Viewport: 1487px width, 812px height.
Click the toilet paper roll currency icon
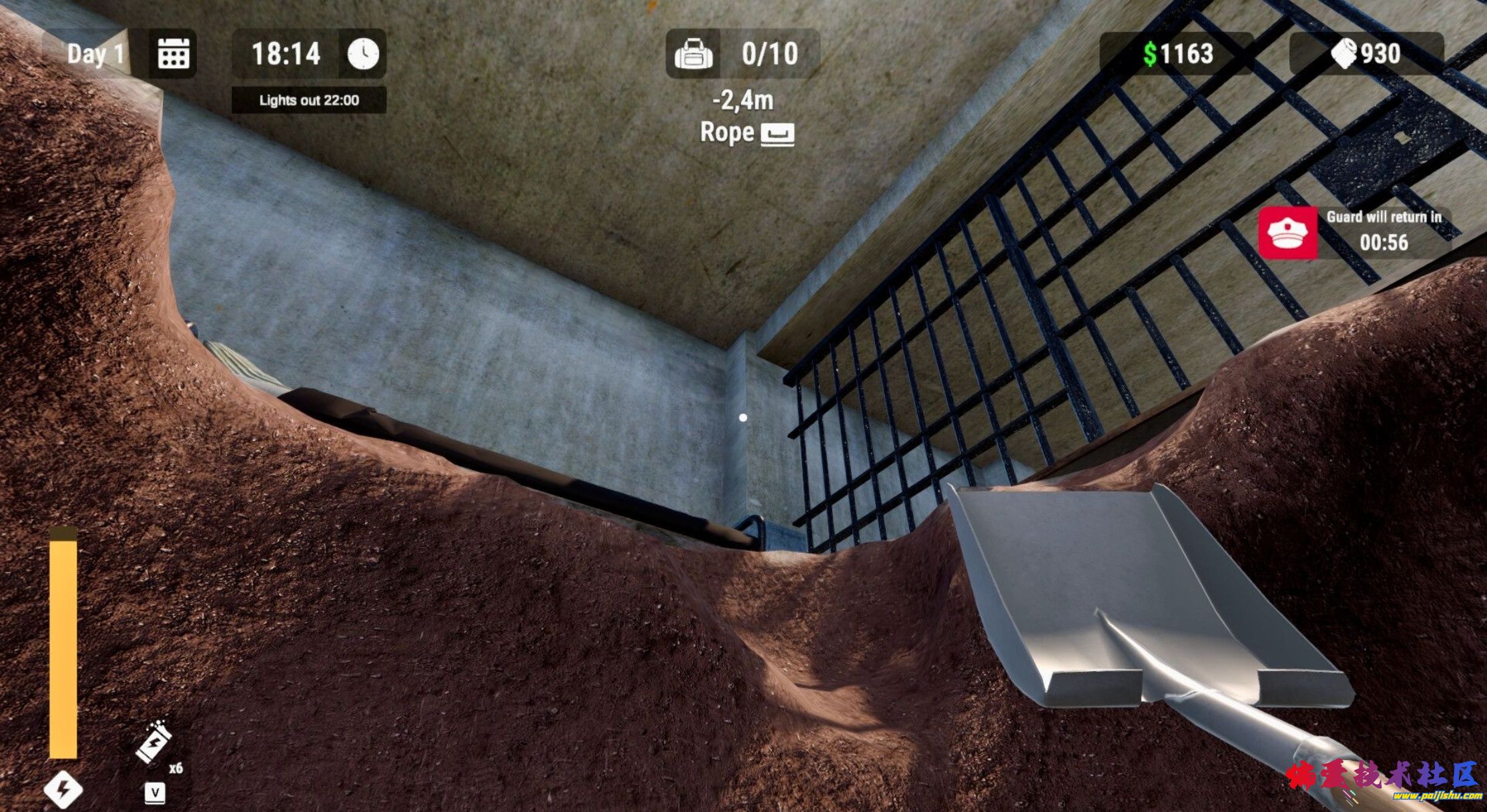(1344, 53)
